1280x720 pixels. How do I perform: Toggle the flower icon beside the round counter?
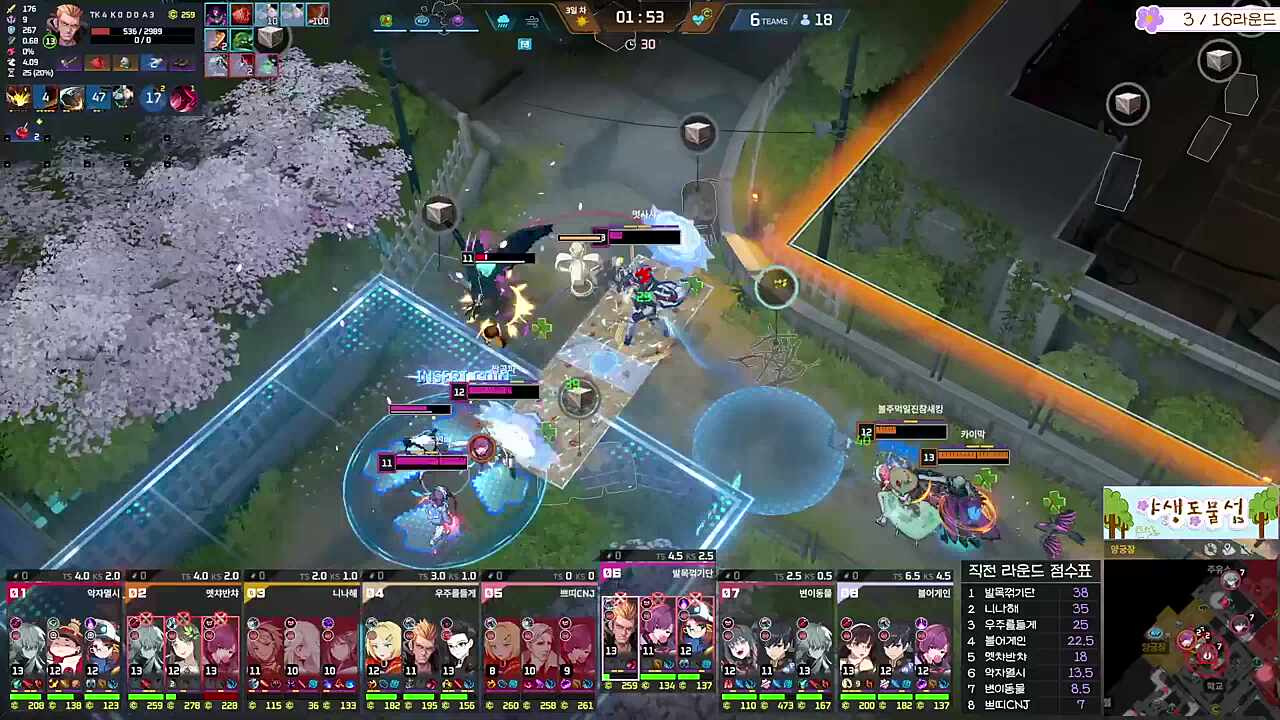[x=1148, y=19]
